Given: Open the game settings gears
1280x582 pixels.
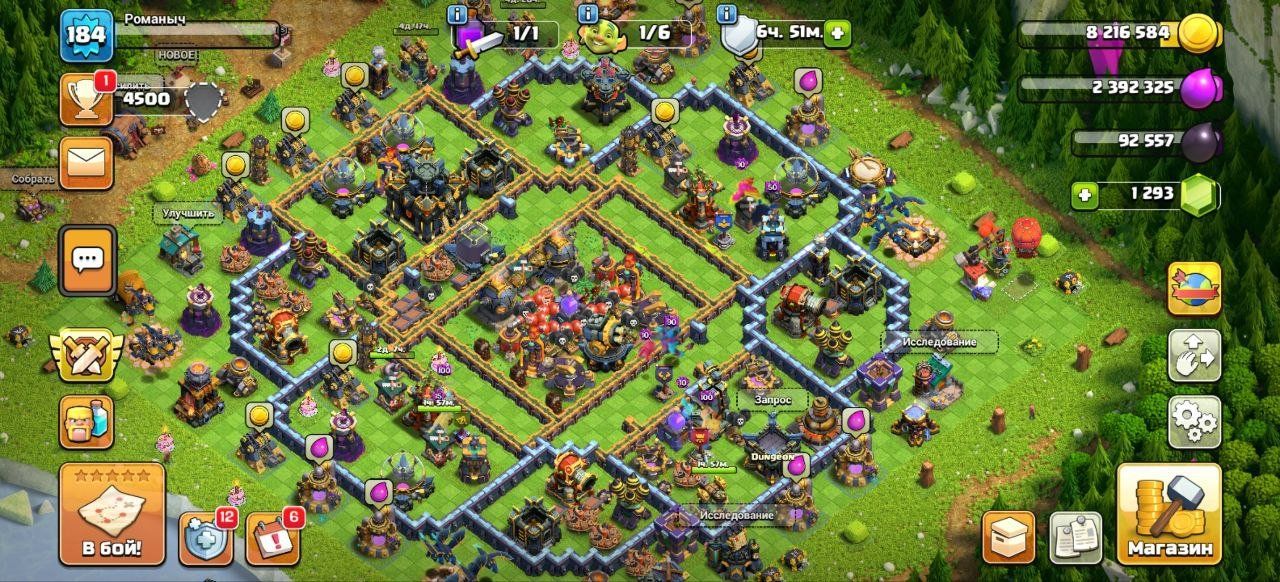Looking at the screenshot, I should (1194, 422).
